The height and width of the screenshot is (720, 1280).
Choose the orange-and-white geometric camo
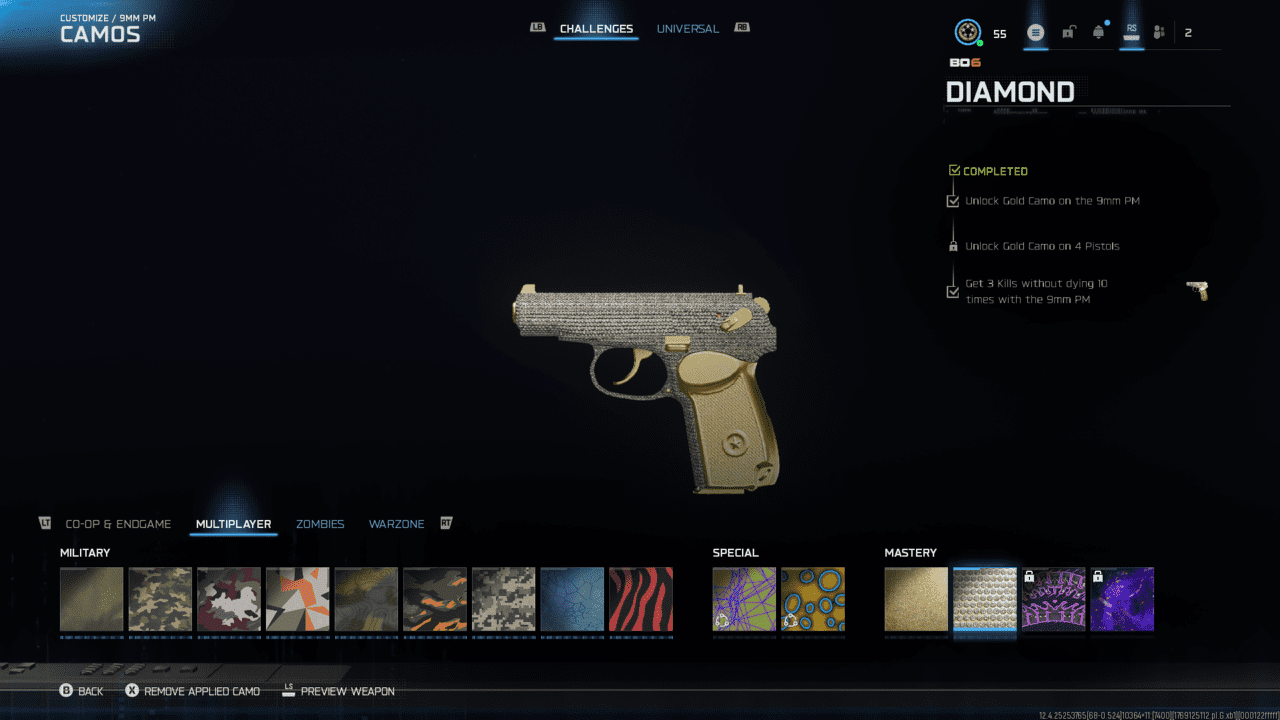298,600
